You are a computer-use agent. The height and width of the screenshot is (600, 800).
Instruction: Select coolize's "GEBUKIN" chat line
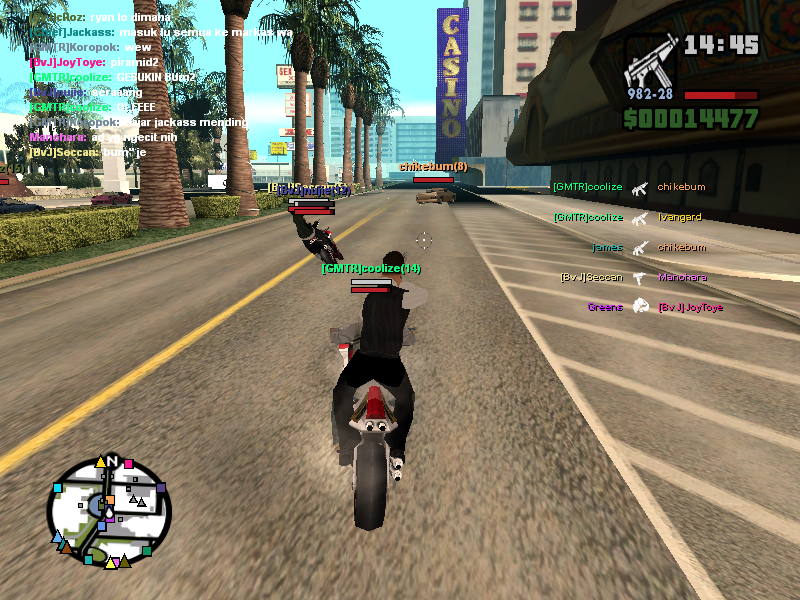tap(112, 77)
